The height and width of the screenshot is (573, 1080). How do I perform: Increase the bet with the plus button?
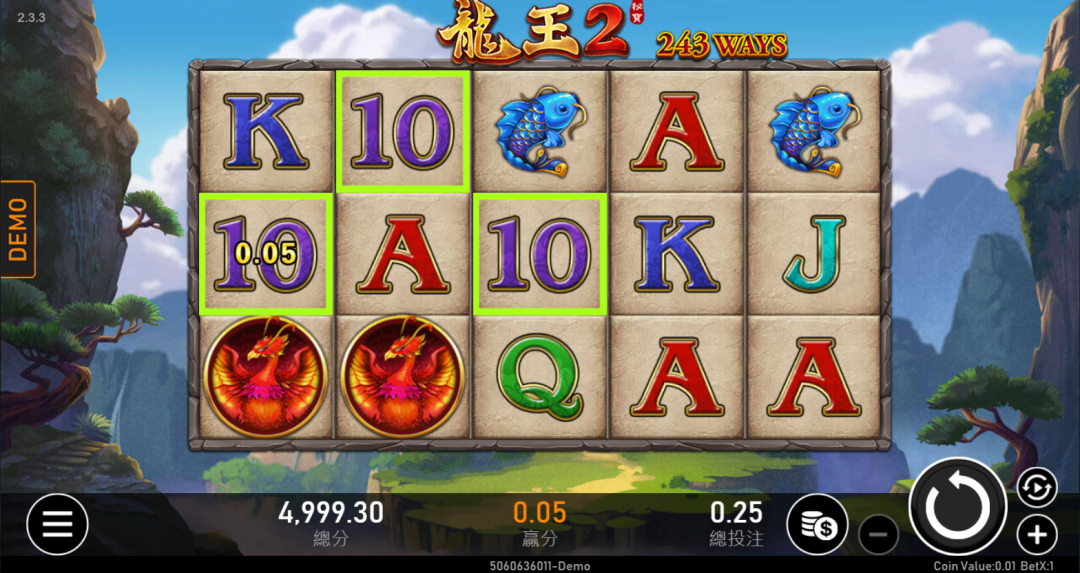coord(1037,534)
